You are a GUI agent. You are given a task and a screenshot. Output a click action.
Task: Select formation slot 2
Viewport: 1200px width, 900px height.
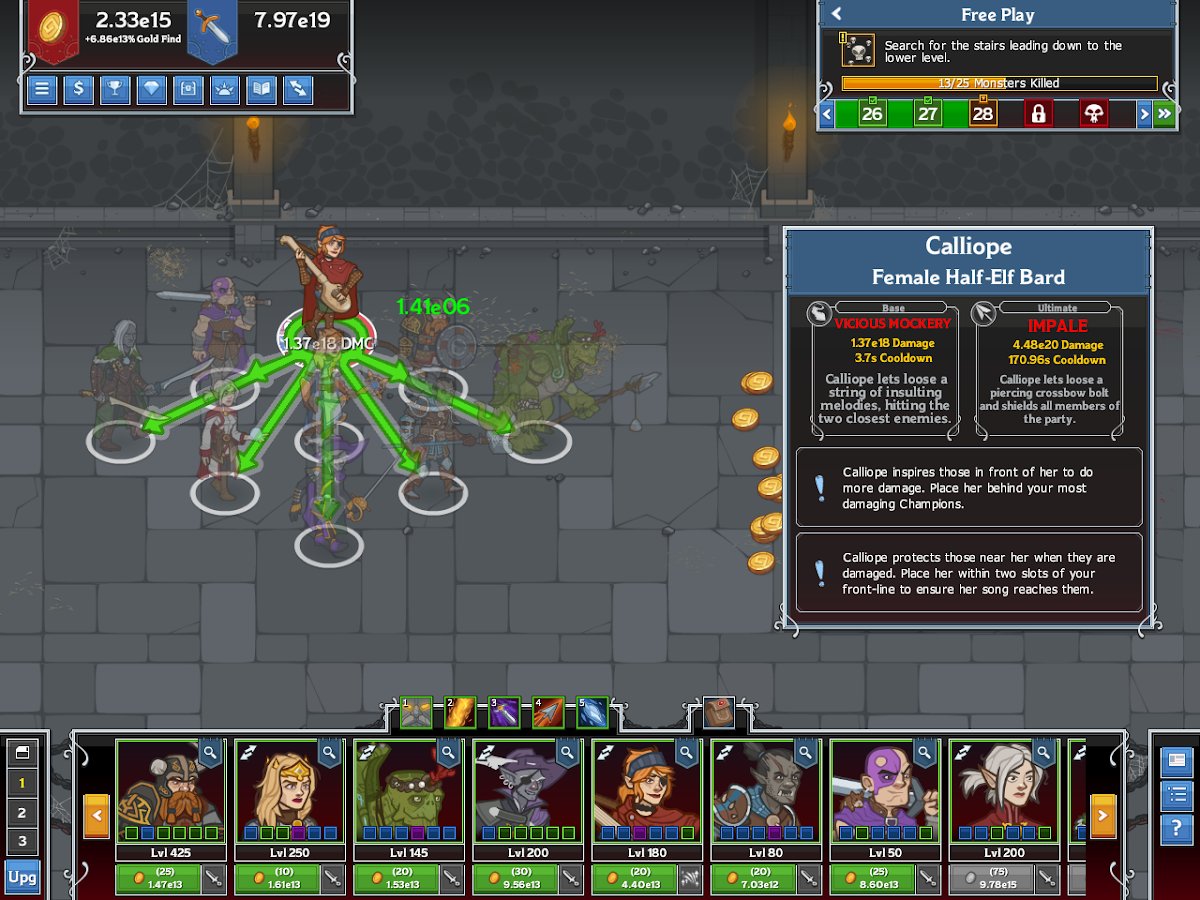click(22, 812)
